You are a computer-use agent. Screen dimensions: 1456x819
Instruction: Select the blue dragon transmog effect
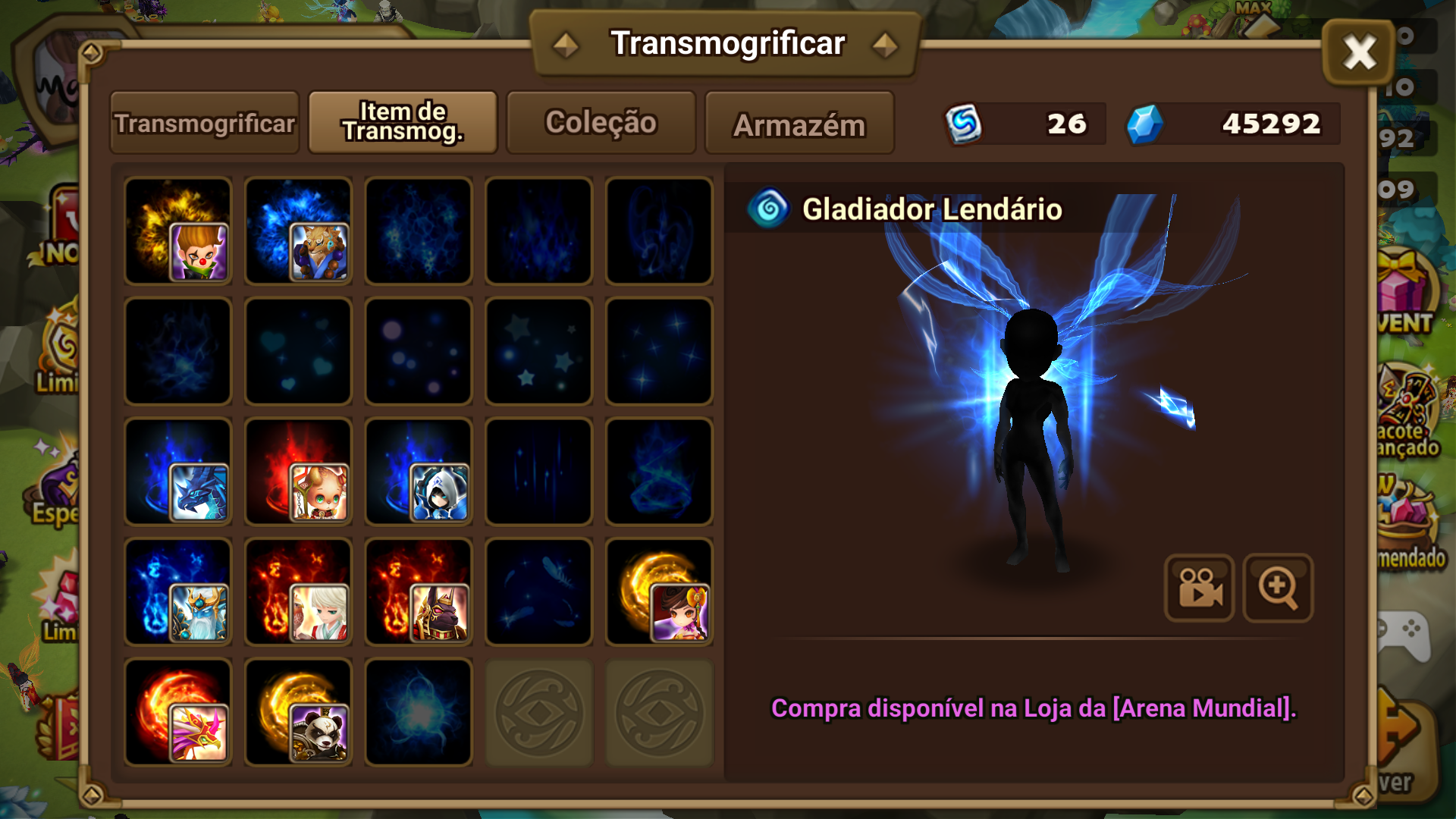point(177,471)
